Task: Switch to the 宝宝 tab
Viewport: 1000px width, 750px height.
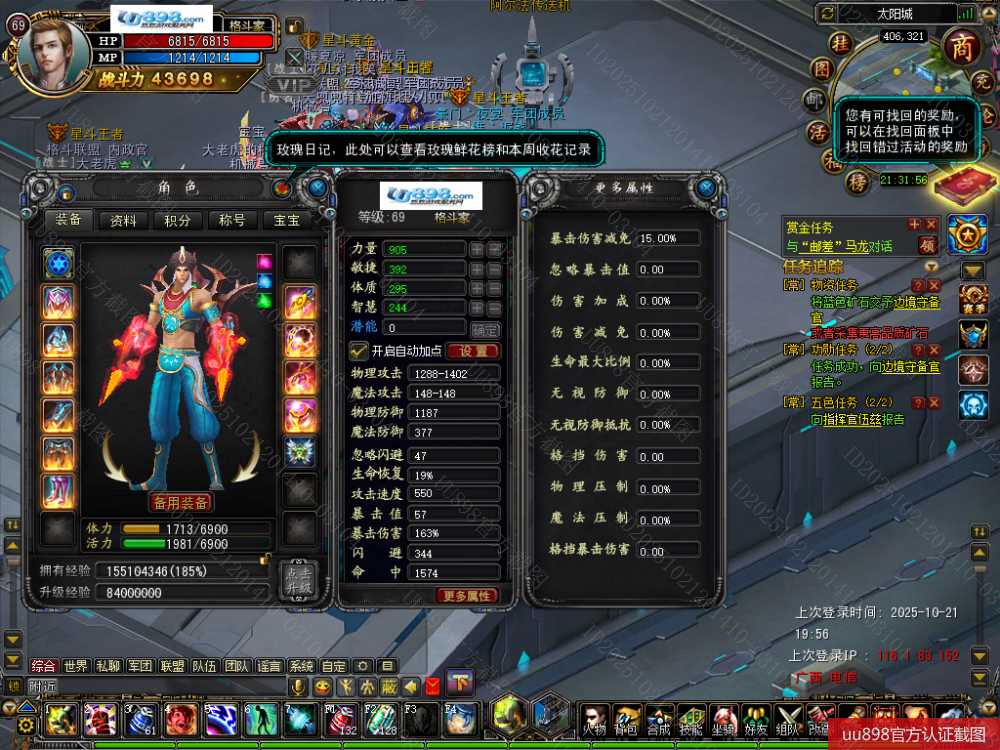Action: [286, 220]
